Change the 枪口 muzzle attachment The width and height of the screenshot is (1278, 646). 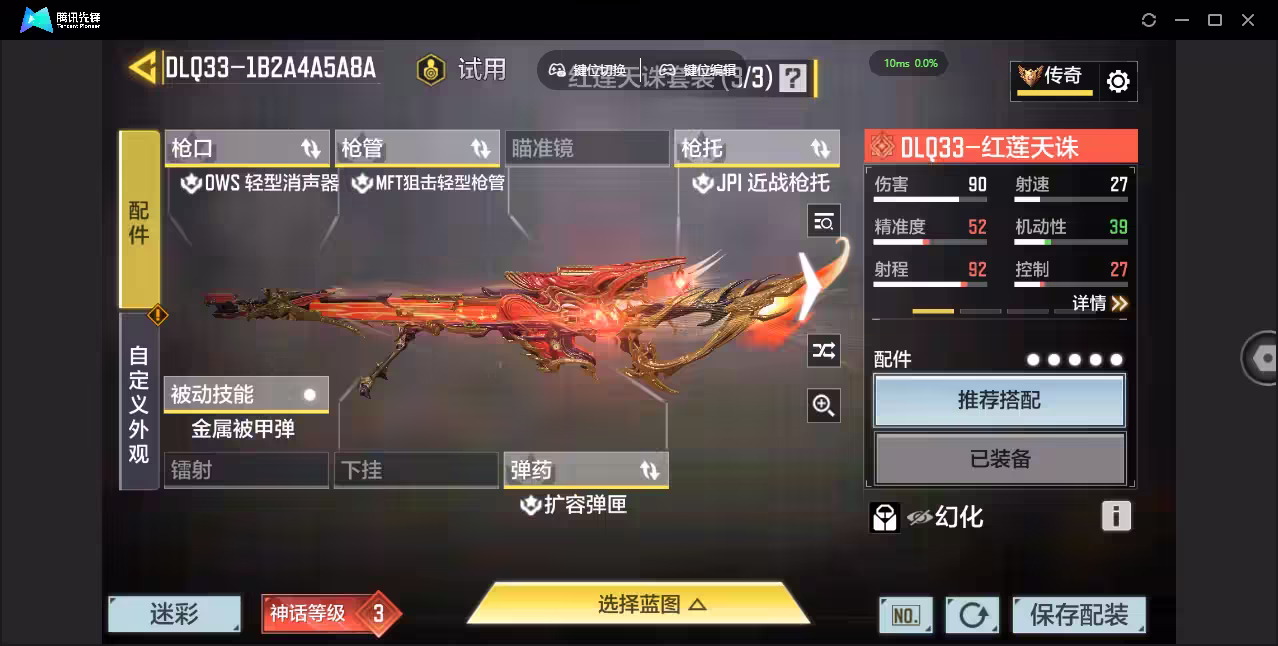(247, 149)
